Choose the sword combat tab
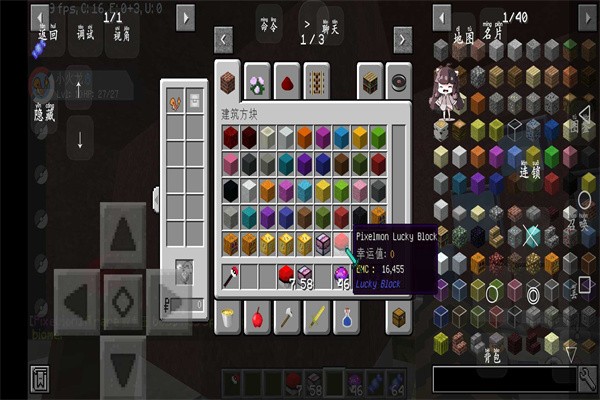Screen dimensions: 600x400 [x=316, y=318]
